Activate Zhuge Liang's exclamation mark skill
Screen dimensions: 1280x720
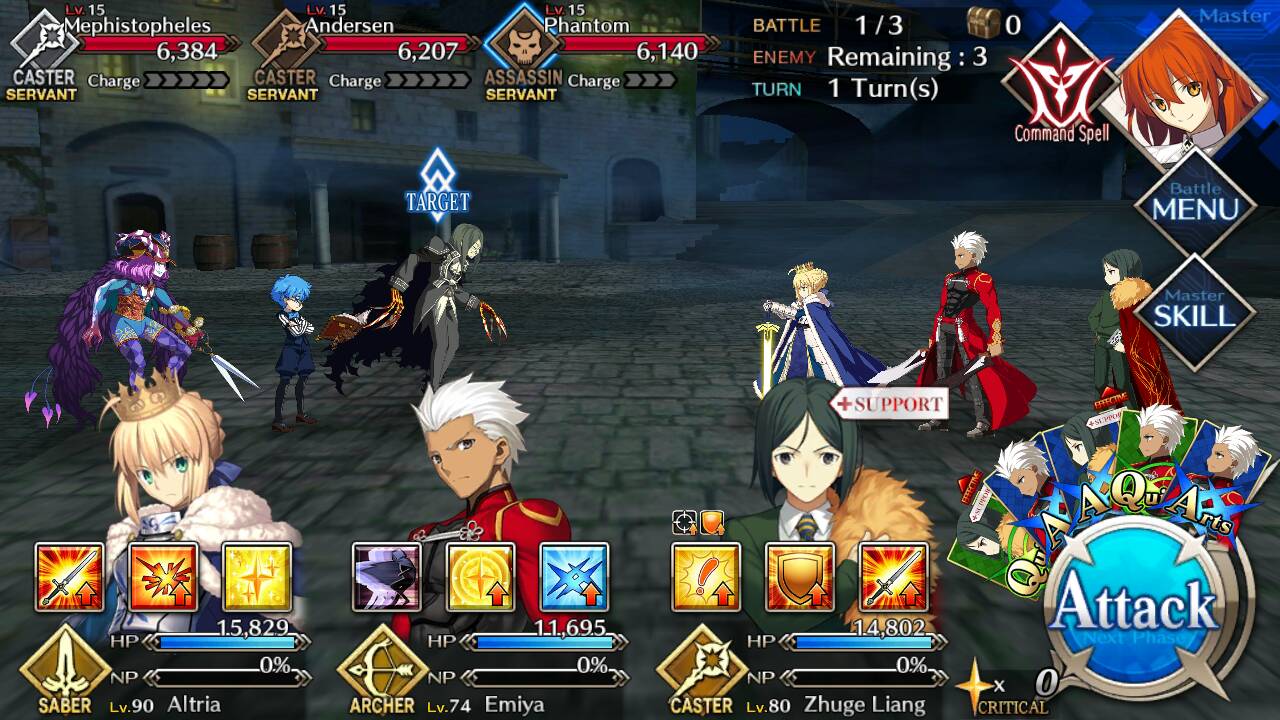click(x=706, y=577)
